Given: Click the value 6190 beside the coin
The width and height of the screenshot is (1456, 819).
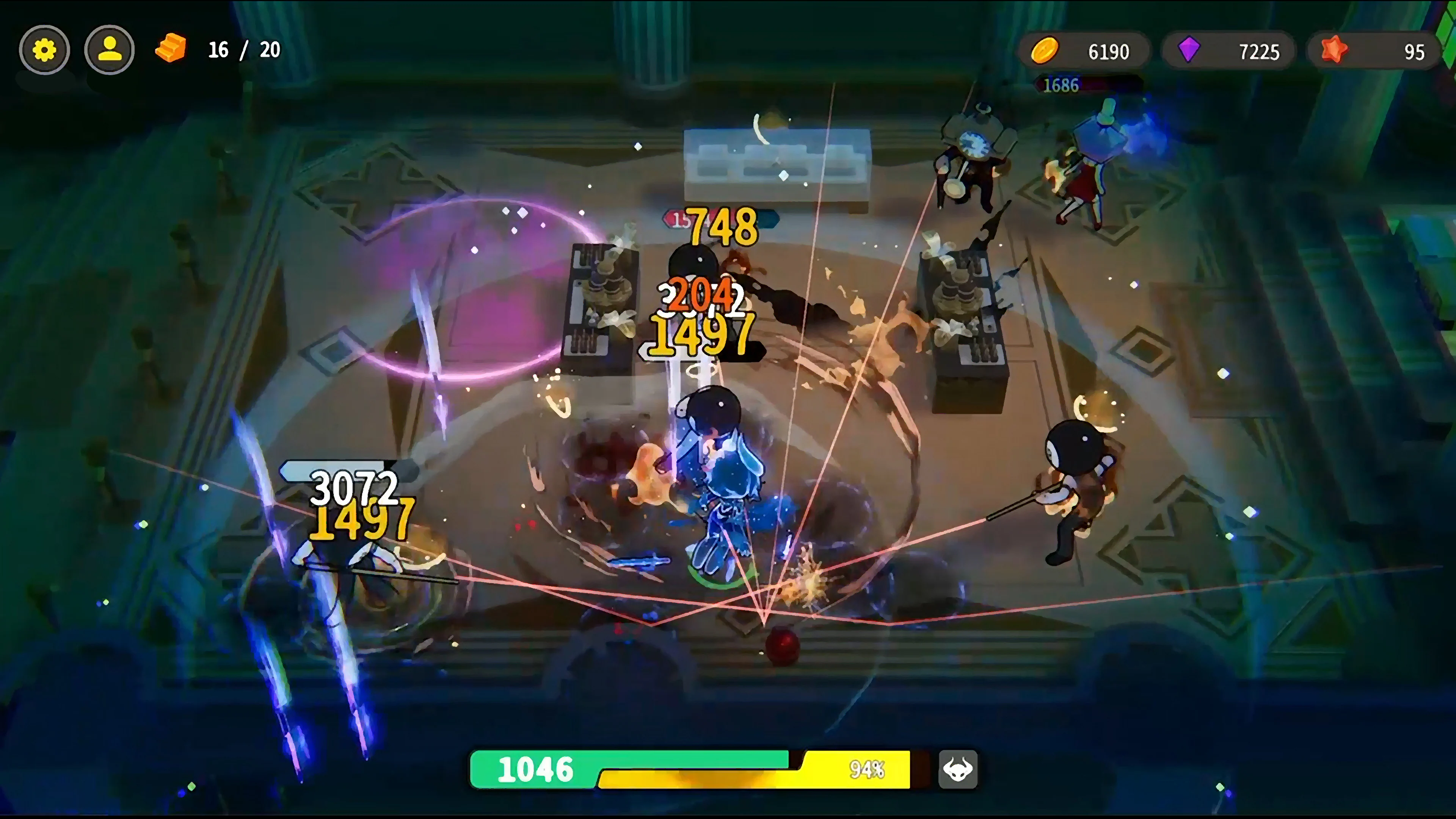Looking at the screenshot, I should tap(1109, 51).
